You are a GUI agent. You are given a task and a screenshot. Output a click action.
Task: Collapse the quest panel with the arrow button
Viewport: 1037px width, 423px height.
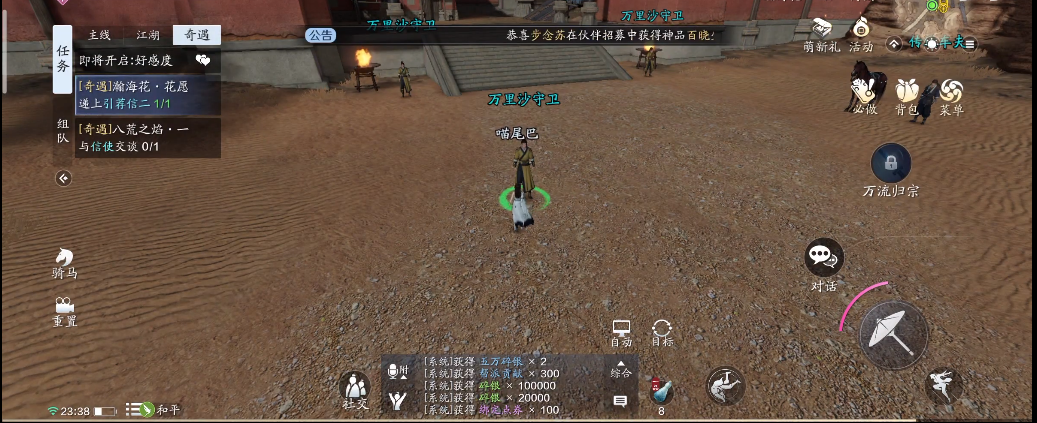pos(64,178)
